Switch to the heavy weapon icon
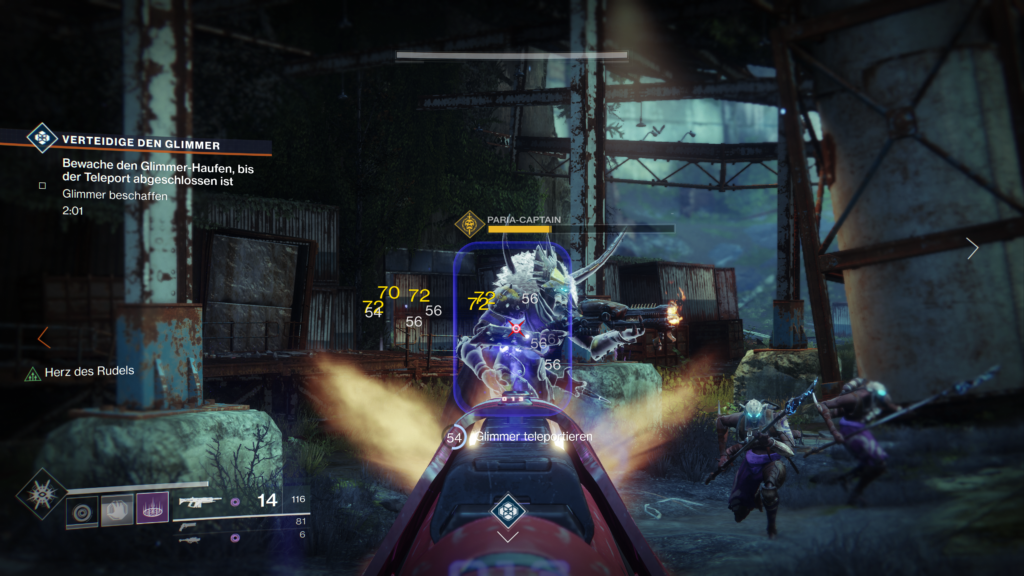 pyautogui.click(x=189, y=539)
